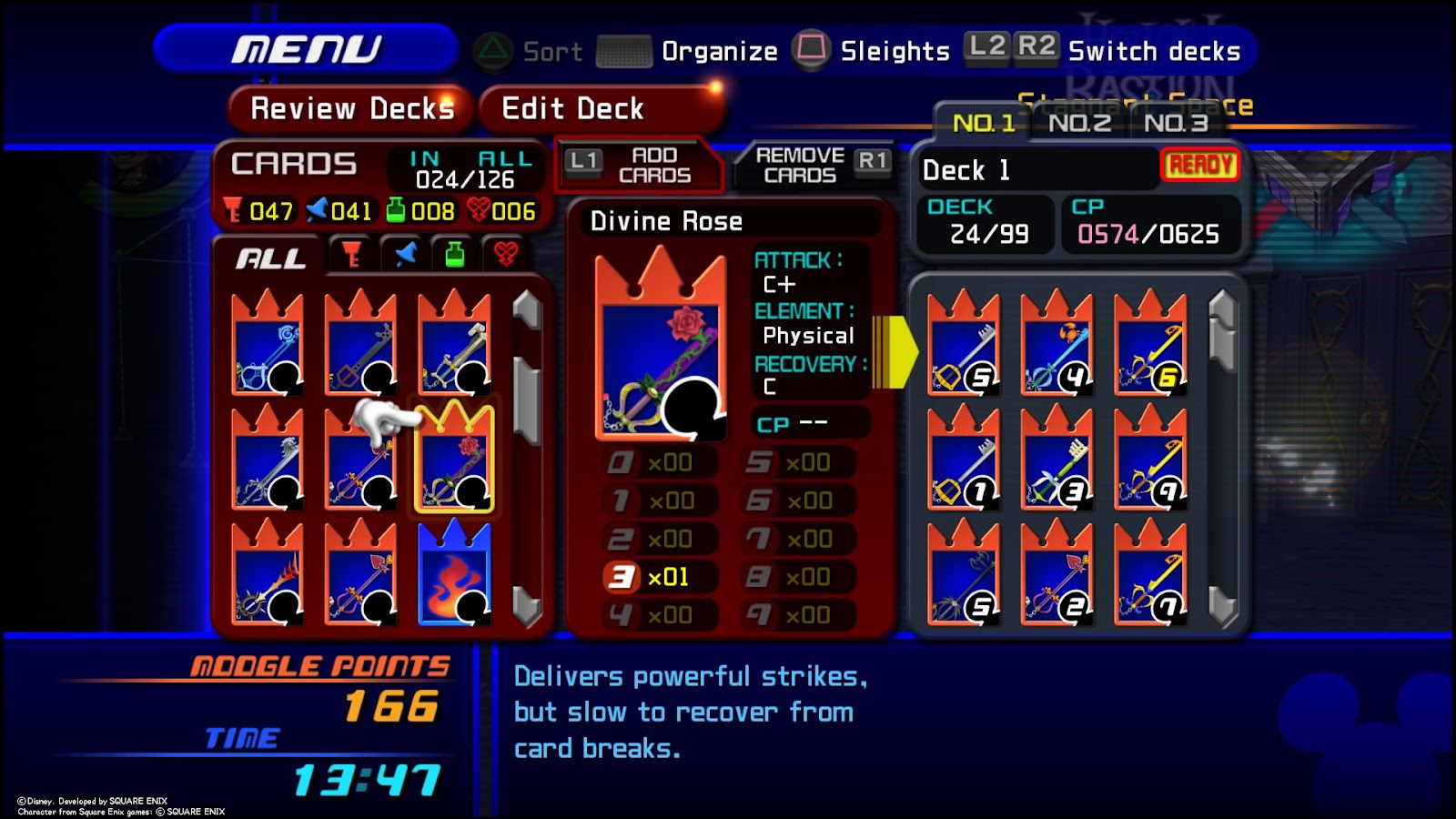The height and width of the screenshot is (819, 1456).
Task: Select the NO.1 deck tab
Action: coord(983,123)
